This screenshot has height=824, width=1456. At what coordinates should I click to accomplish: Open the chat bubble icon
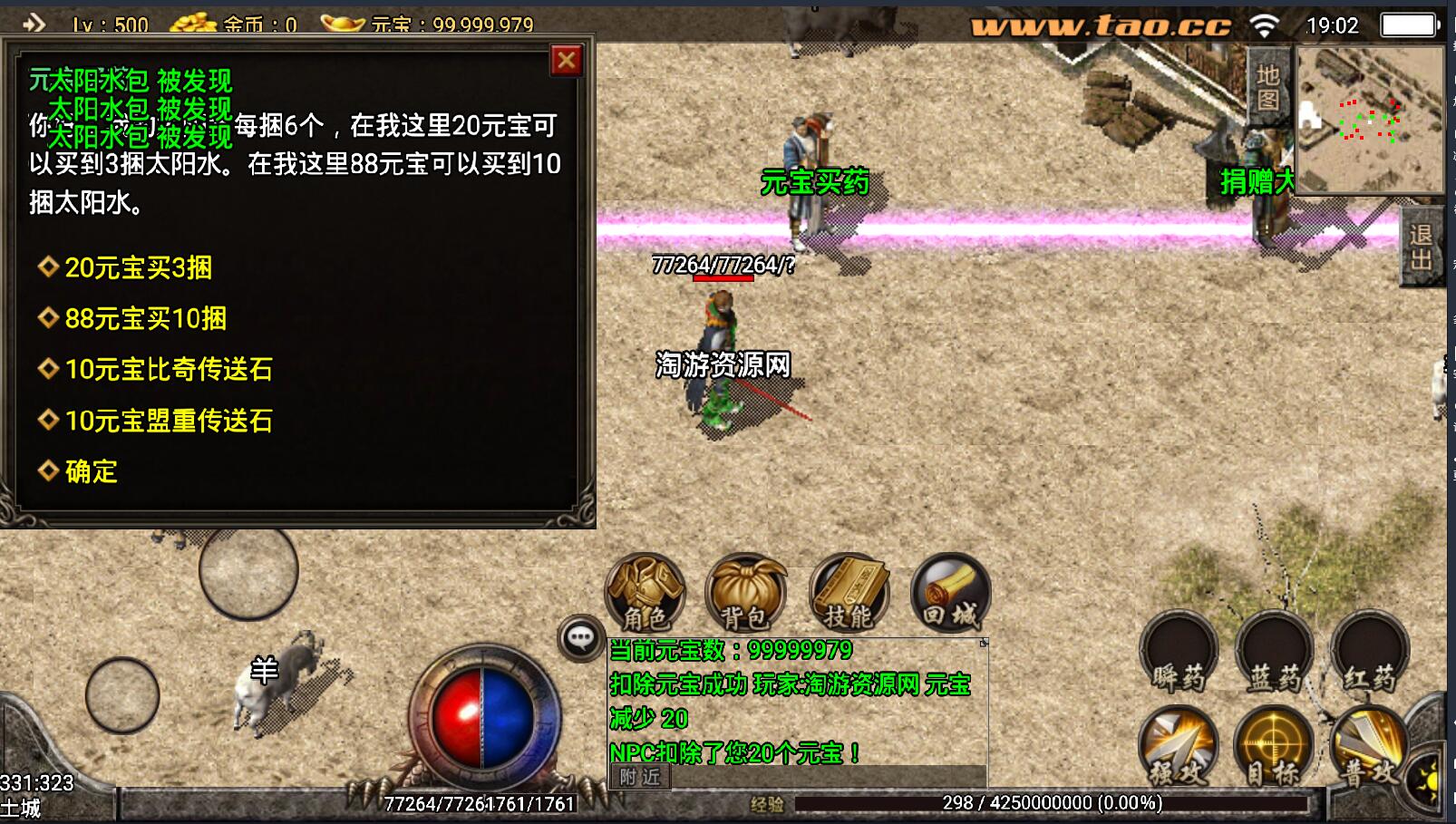click(x=580, y=638)
